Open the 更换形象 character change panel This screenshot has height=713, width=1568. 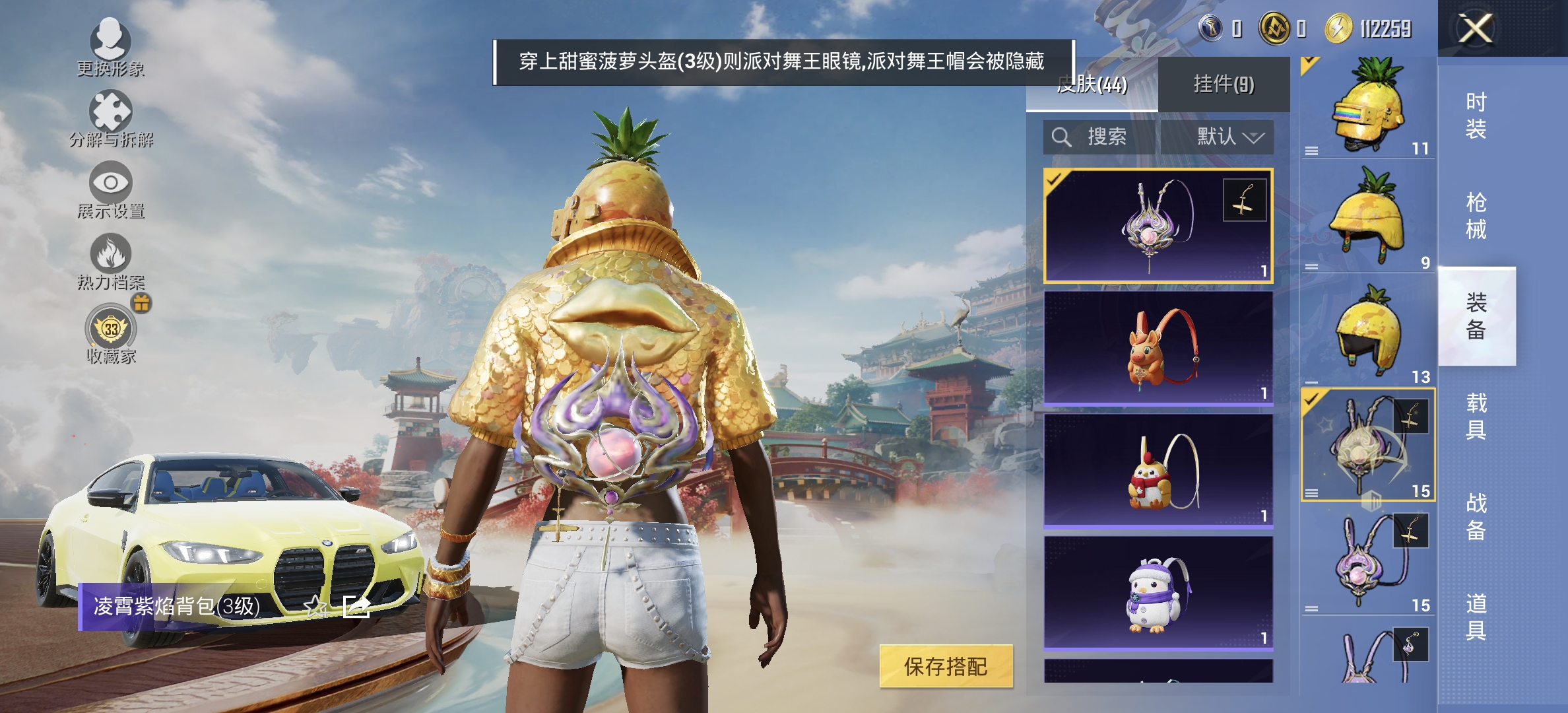(x=110, y=41)
